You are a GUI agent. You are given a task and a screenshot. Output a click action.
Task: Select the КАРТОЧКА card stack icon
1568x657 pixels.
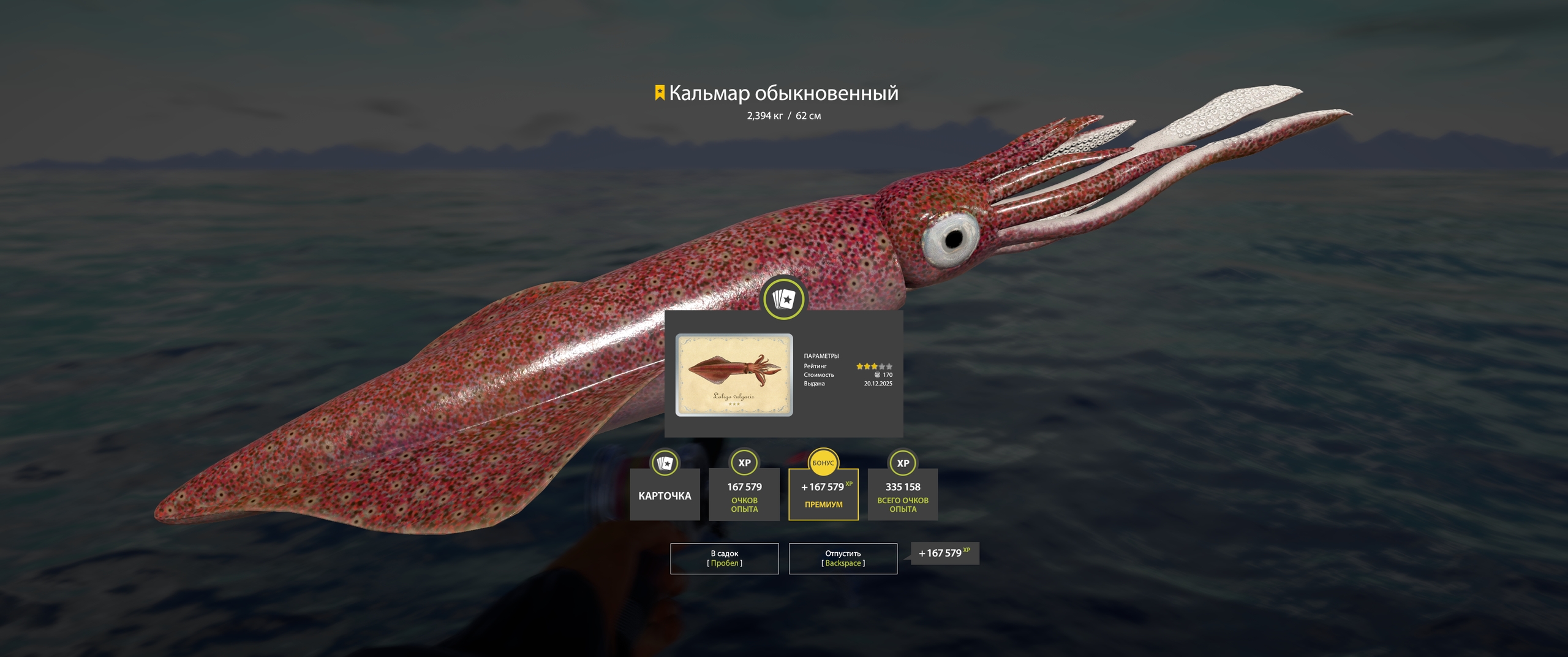666,463
